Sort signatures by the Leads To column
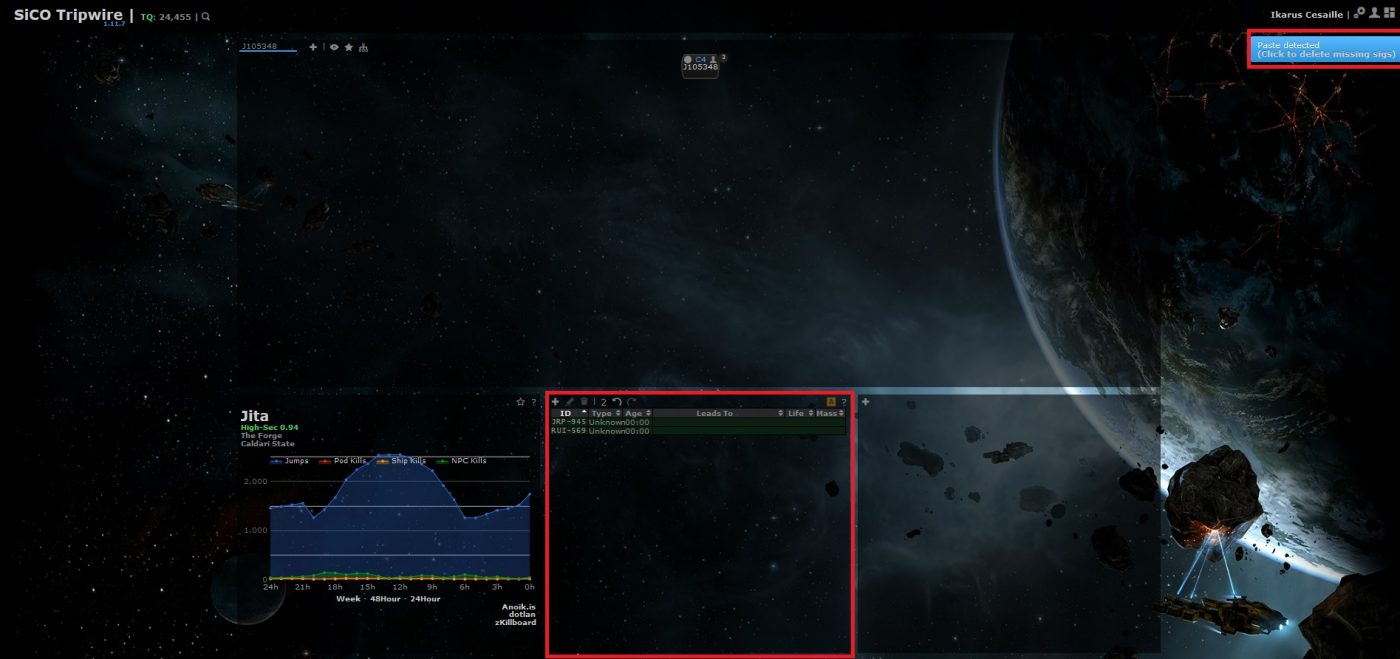Image resolution: width=1400 pixels, height=659 pixels. (x=714, y=413)
